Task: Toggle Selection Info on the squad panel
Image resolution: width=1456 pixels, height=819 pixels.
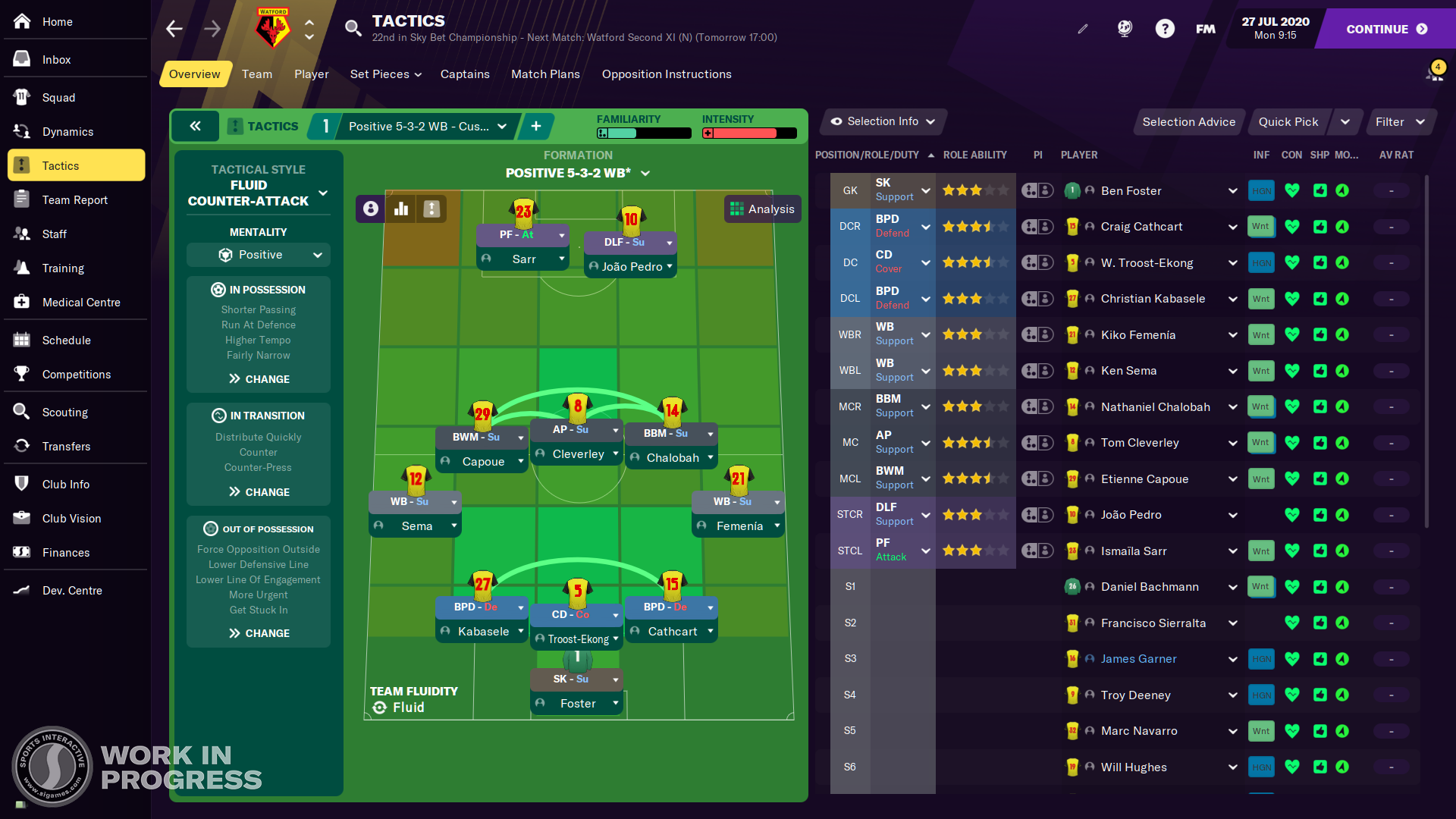Action: tap(882, 121)
